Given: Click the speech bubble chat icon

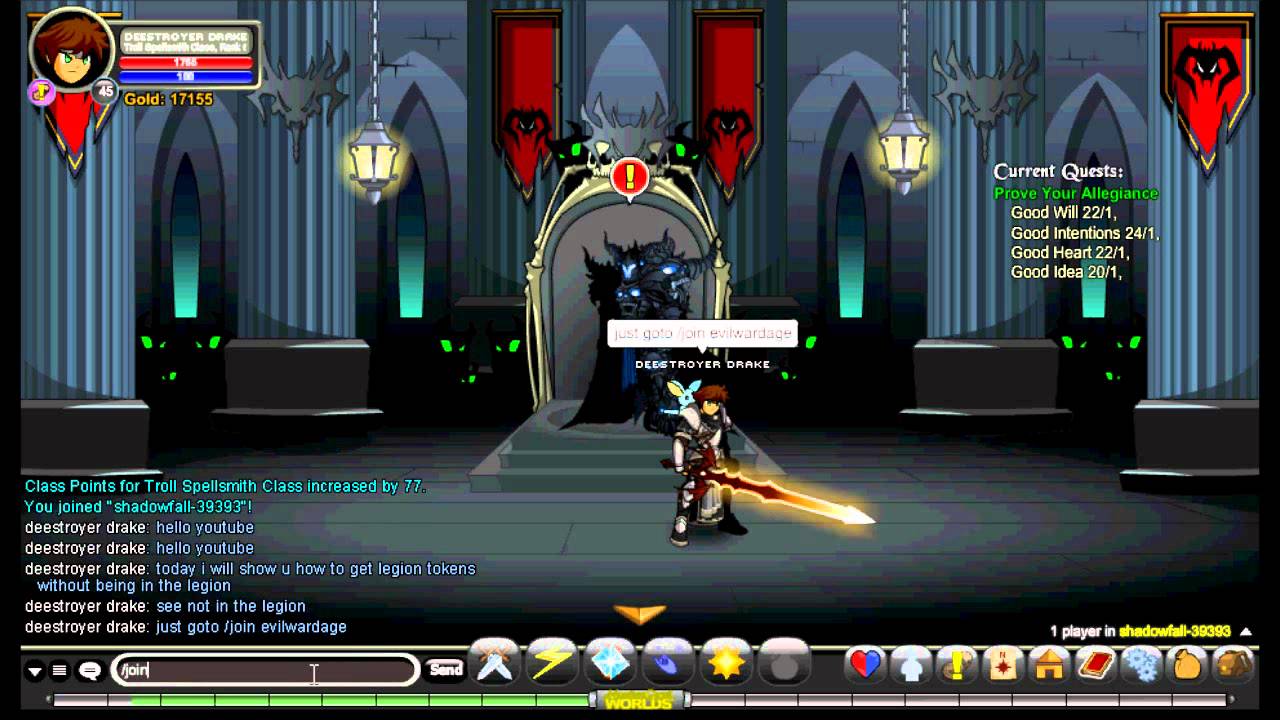Looking at the screenshot, I should 89,671.
